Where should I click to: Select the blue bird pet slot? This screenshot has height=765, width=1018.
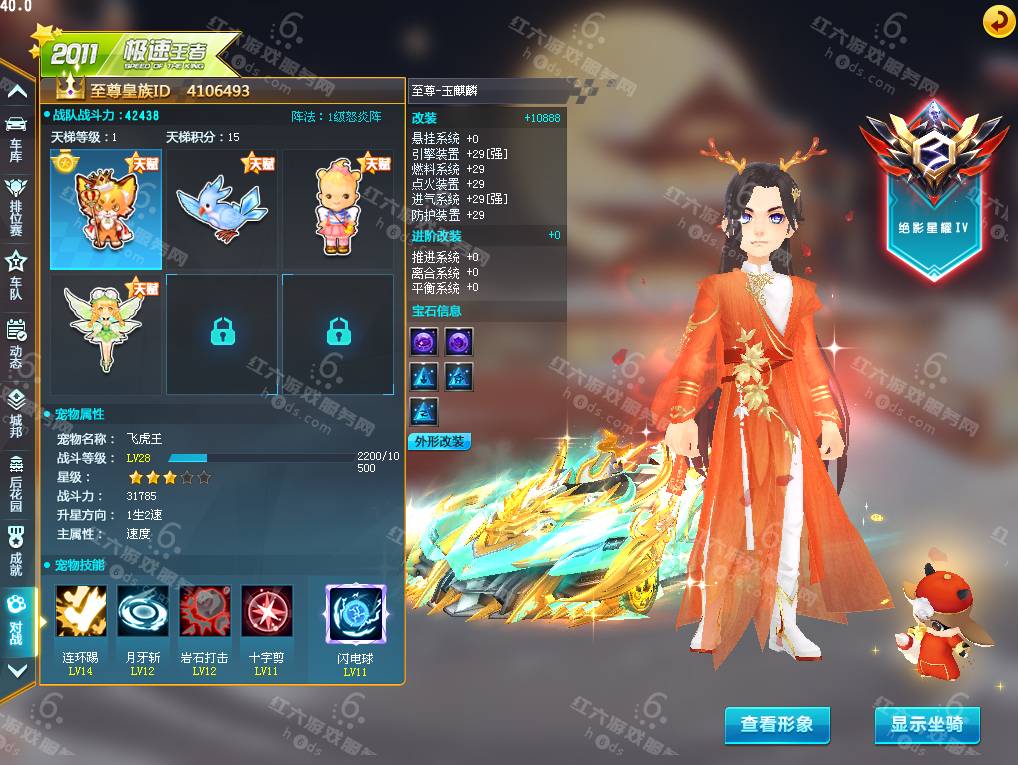click(222, 210)
